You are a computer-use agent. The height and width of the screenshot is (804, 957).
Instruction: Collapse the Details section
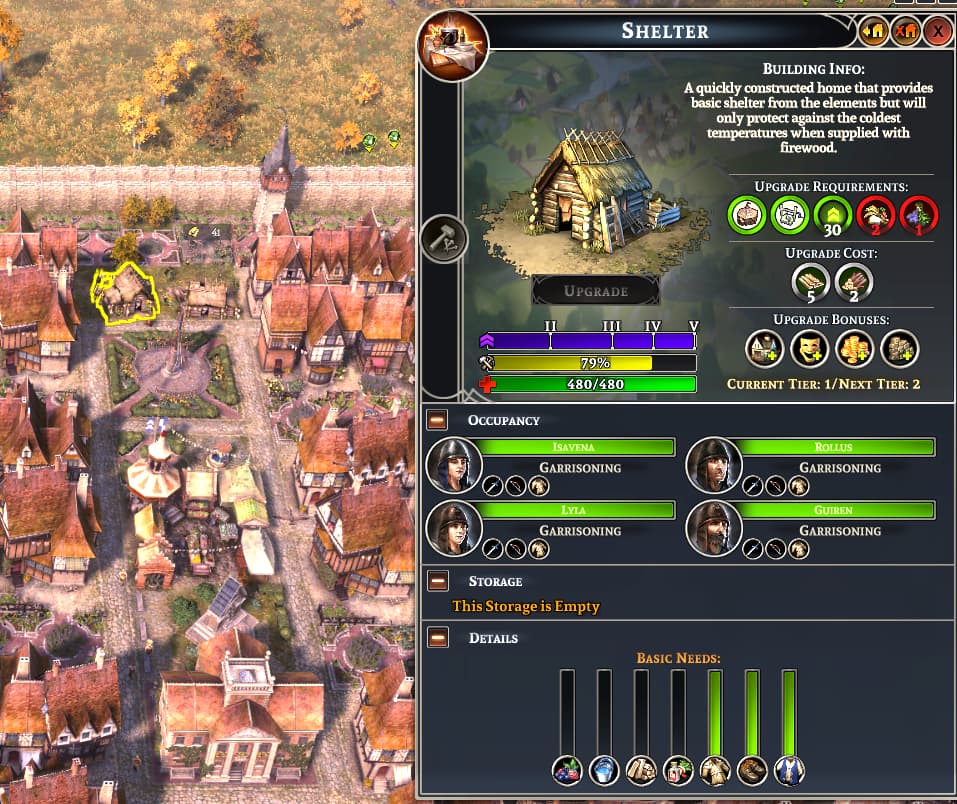tap(437, 638)
